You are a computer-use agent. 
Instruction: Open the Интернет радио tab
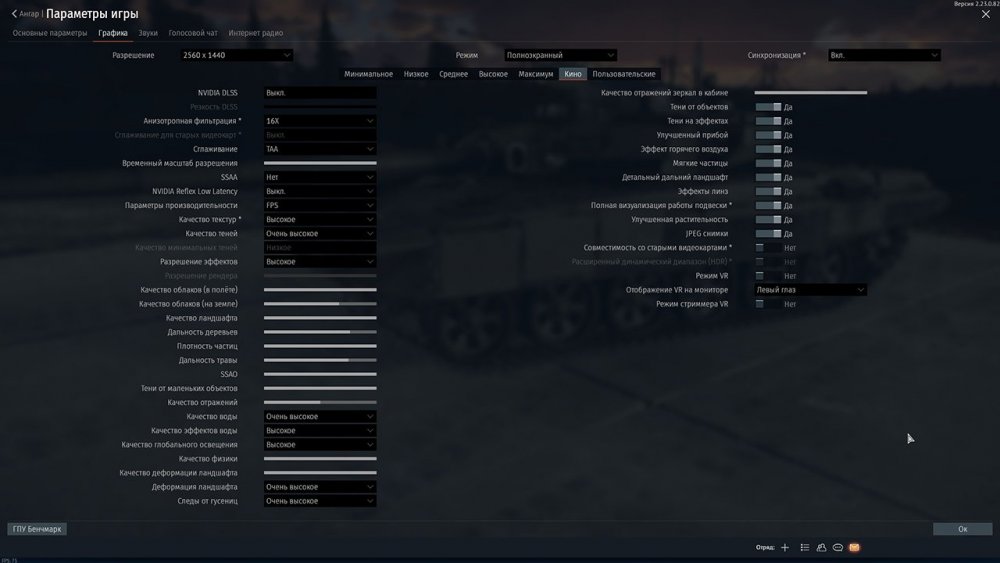coord(256,33)
